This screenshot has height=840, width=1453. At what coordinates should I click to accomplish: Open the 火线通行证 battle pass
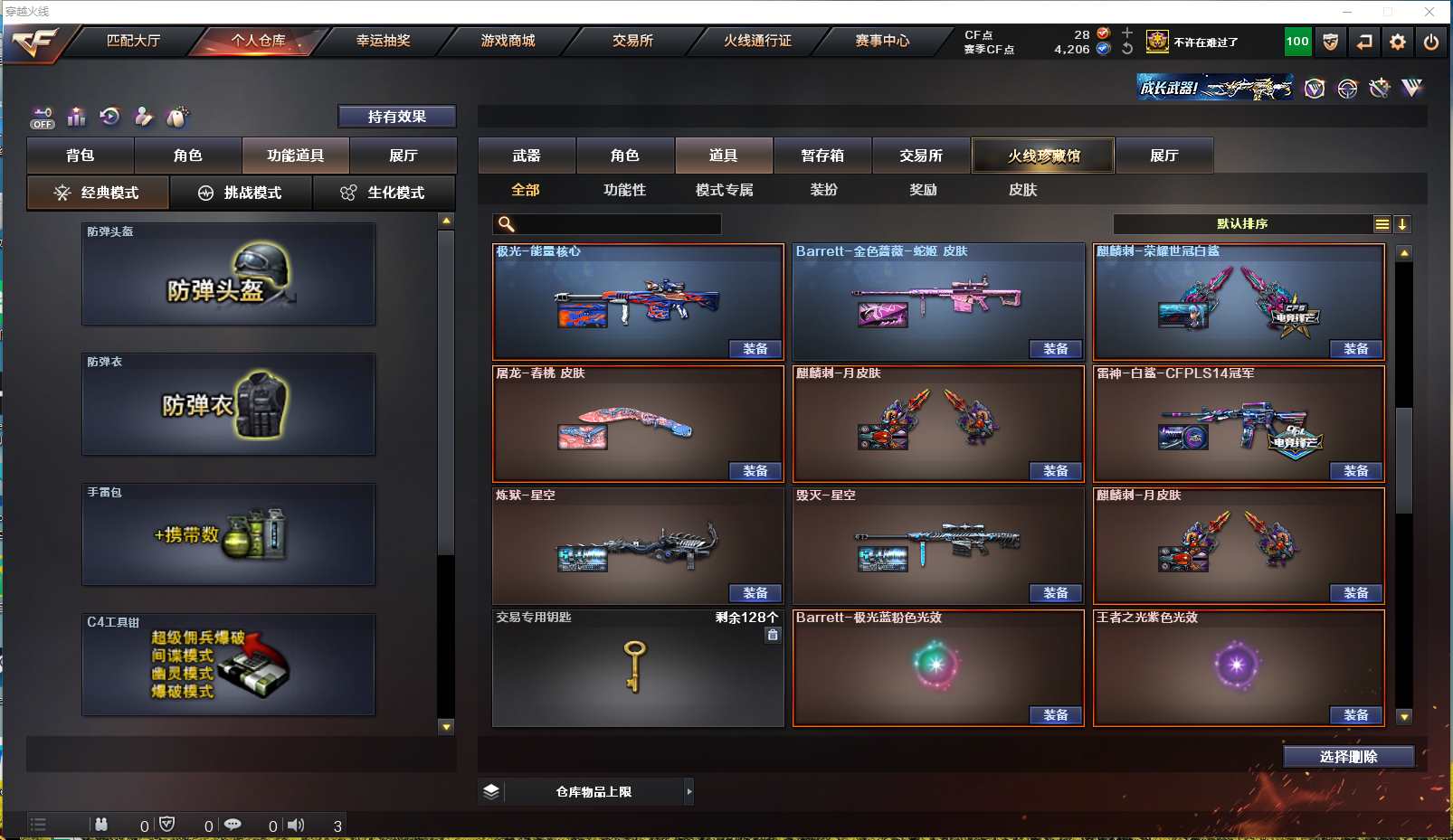coord(757,41)
